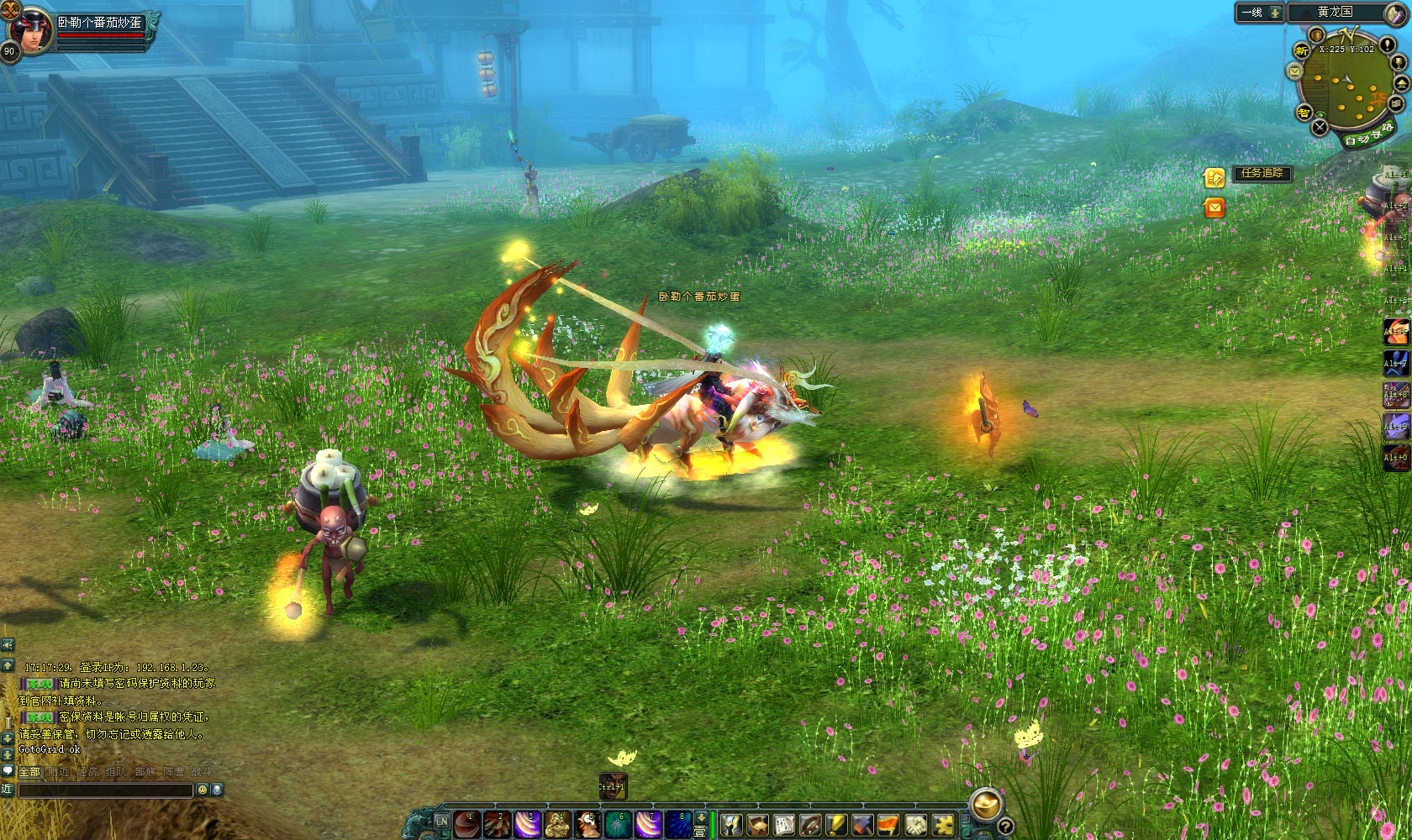
Task: Click the question mark help button
Action: 1004,827
